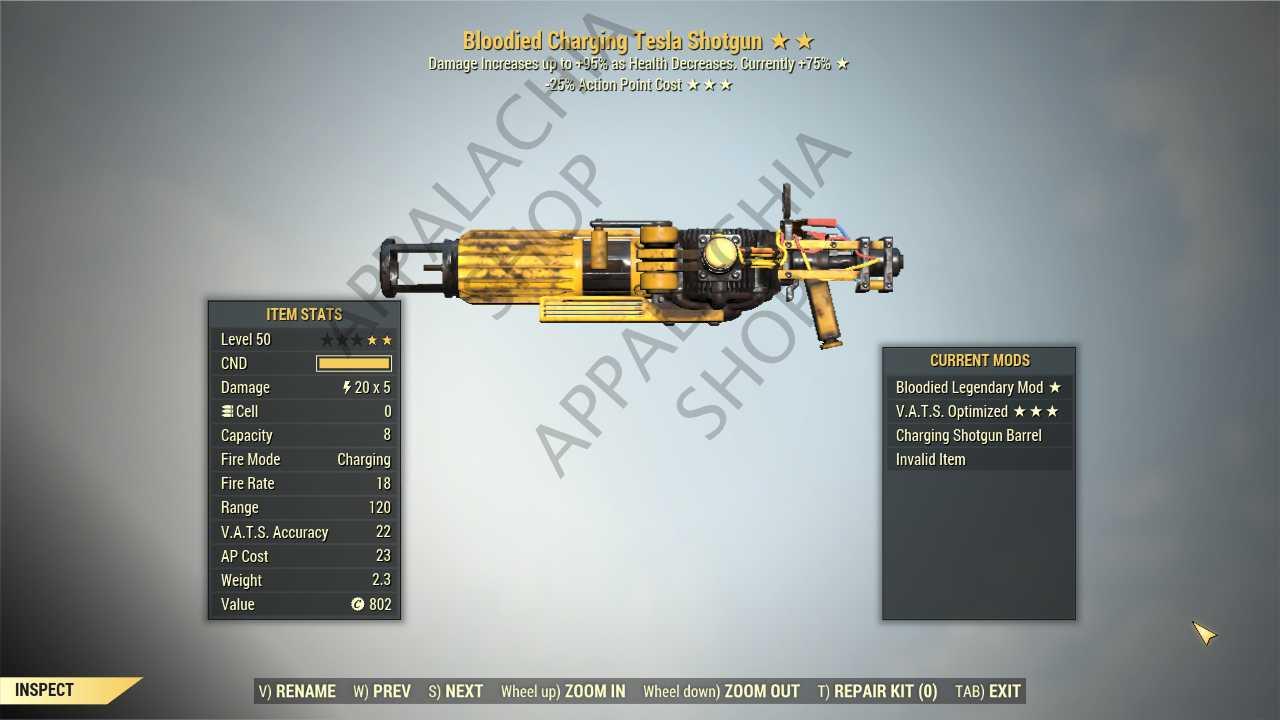Image resolution: width=1280 pixels, height=720 pixels.
Task: Toggle the Charging fire mode setting
Action: point(363,459)
